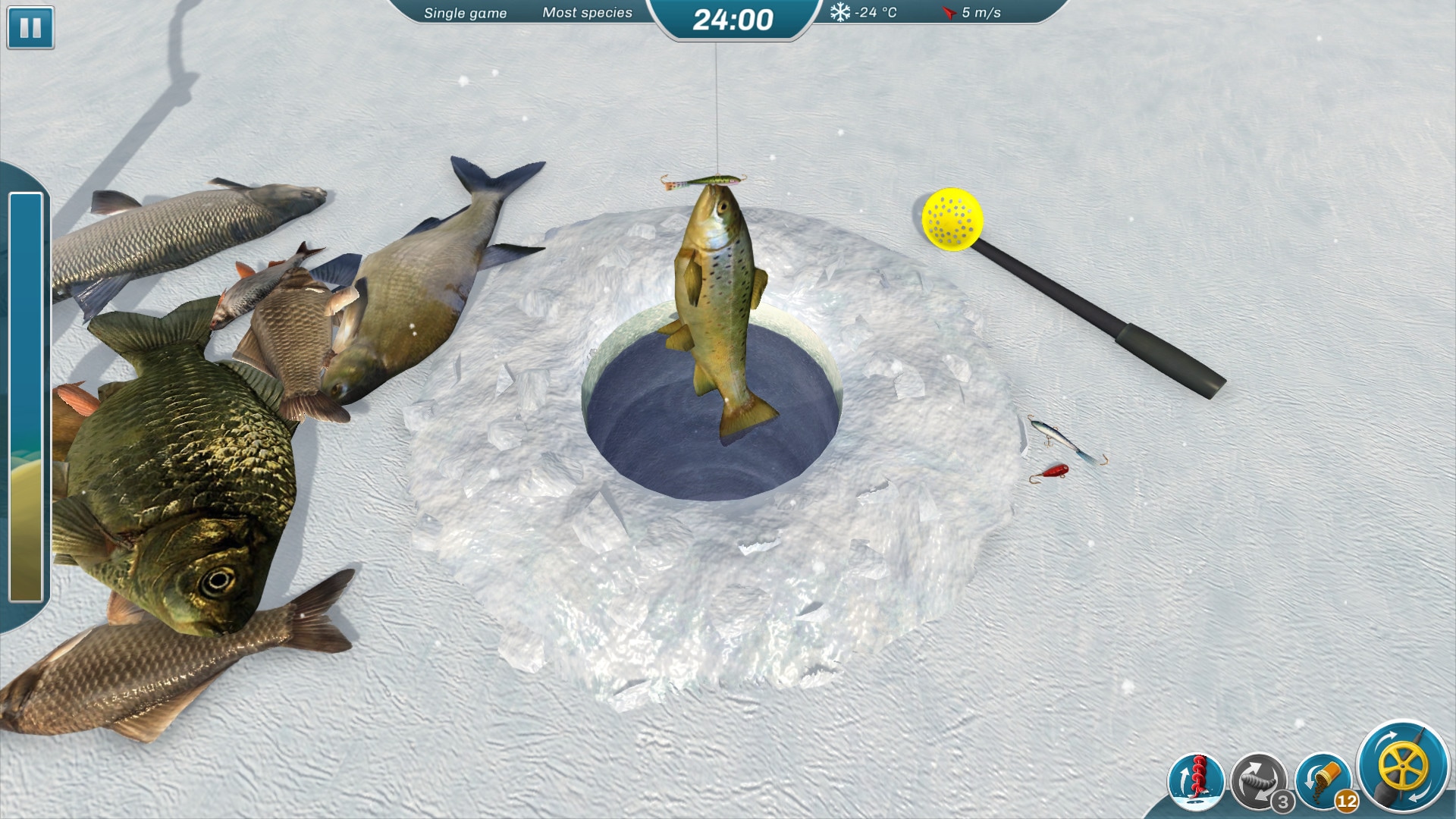Click the yellow fishing reel button

pos(1402,767)
